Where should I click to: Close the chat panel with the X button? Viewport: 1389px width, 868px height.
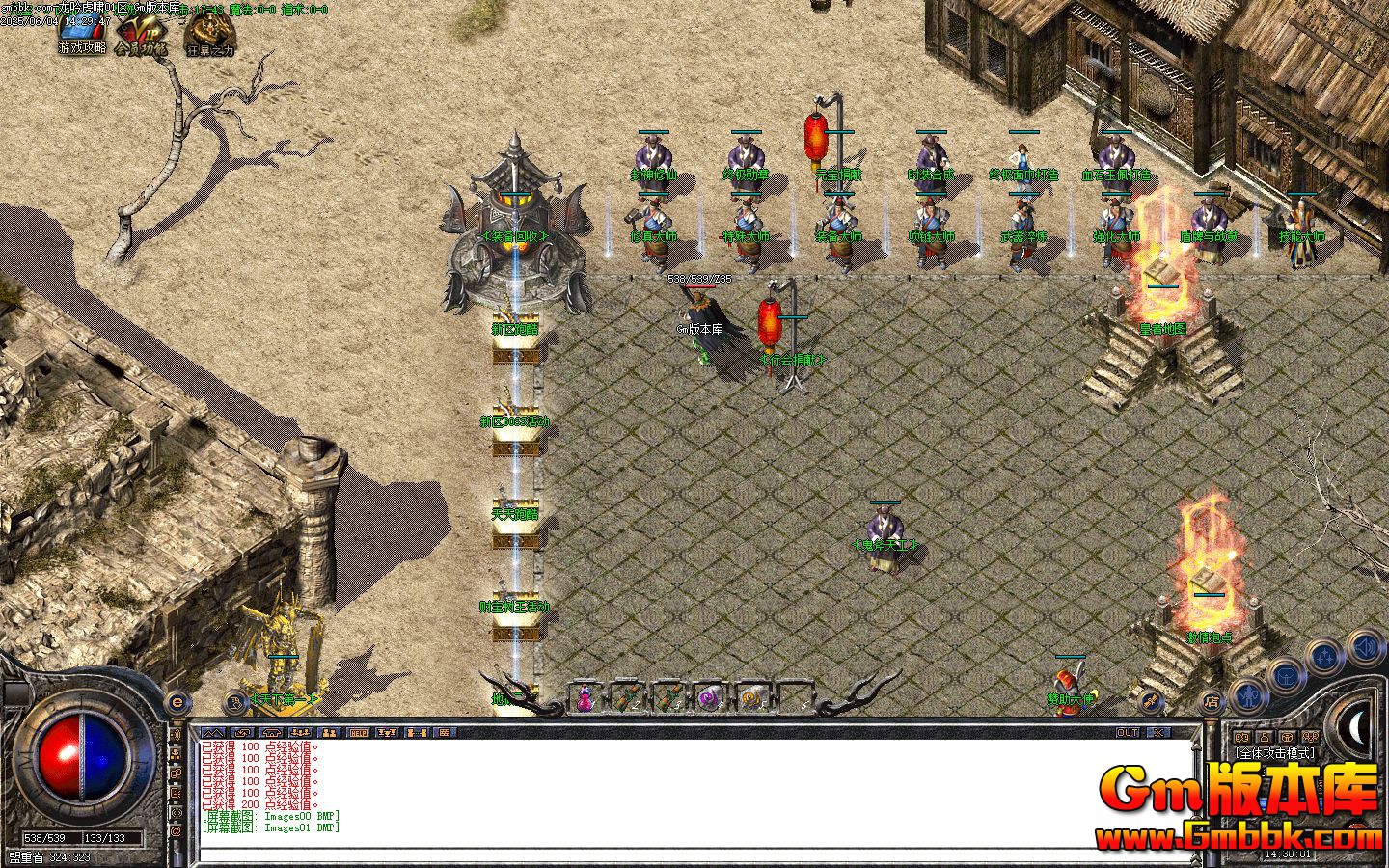[1157, 733]
